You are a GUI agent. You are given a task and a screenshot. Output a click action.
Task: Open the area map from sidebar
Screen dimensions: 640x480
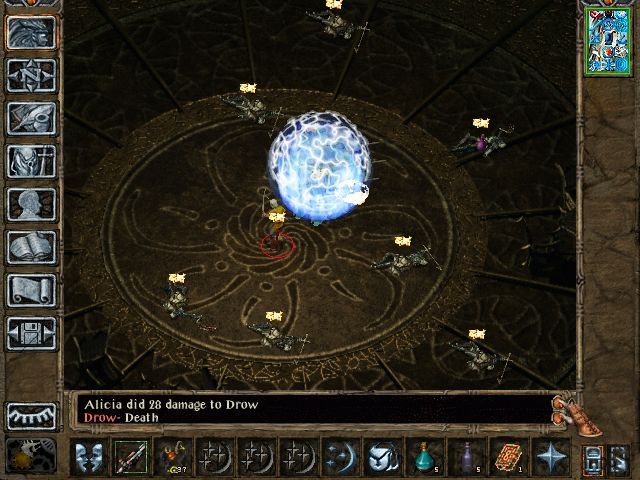31,75
